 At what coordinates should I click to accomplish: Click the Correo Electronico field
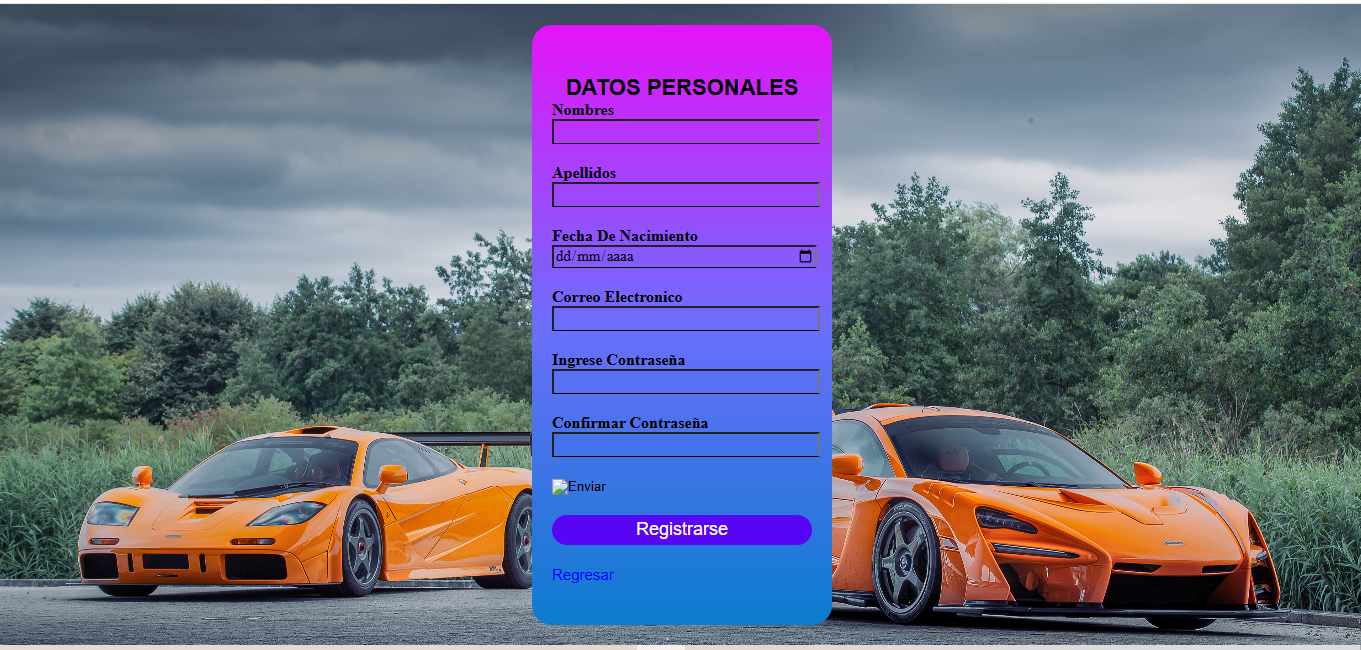pyautogui.click(x=685, y=319)
